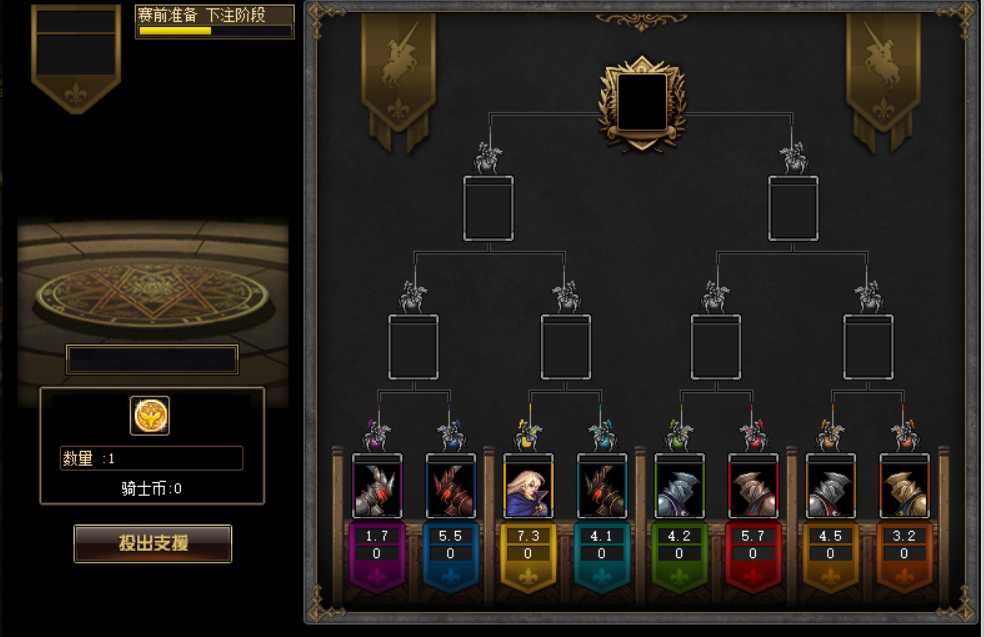Click the gold knight coin icon
The width and height of the screenshot is (984, 637).
(x=150, y=415)
